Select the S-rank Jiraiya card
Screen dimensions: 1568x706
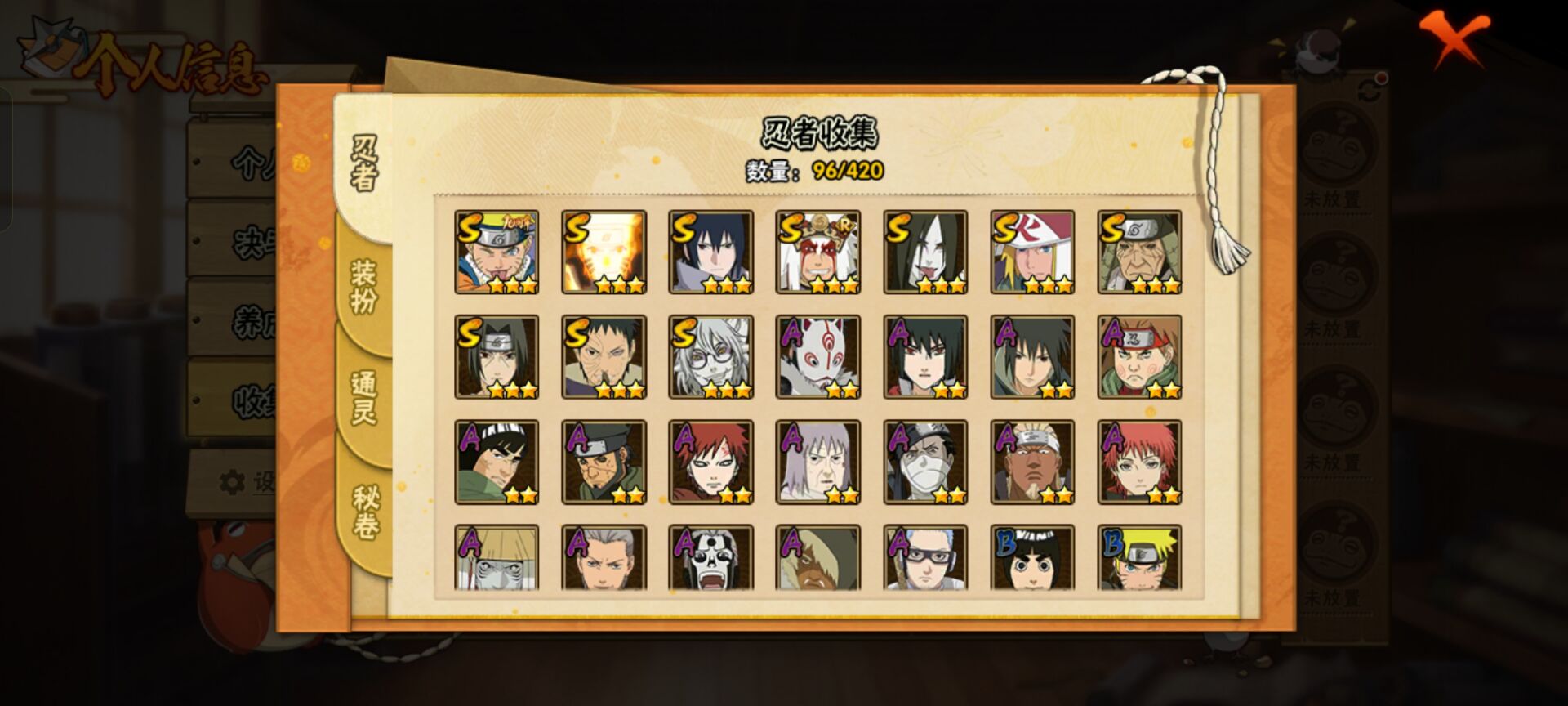[x=817, y=252]
